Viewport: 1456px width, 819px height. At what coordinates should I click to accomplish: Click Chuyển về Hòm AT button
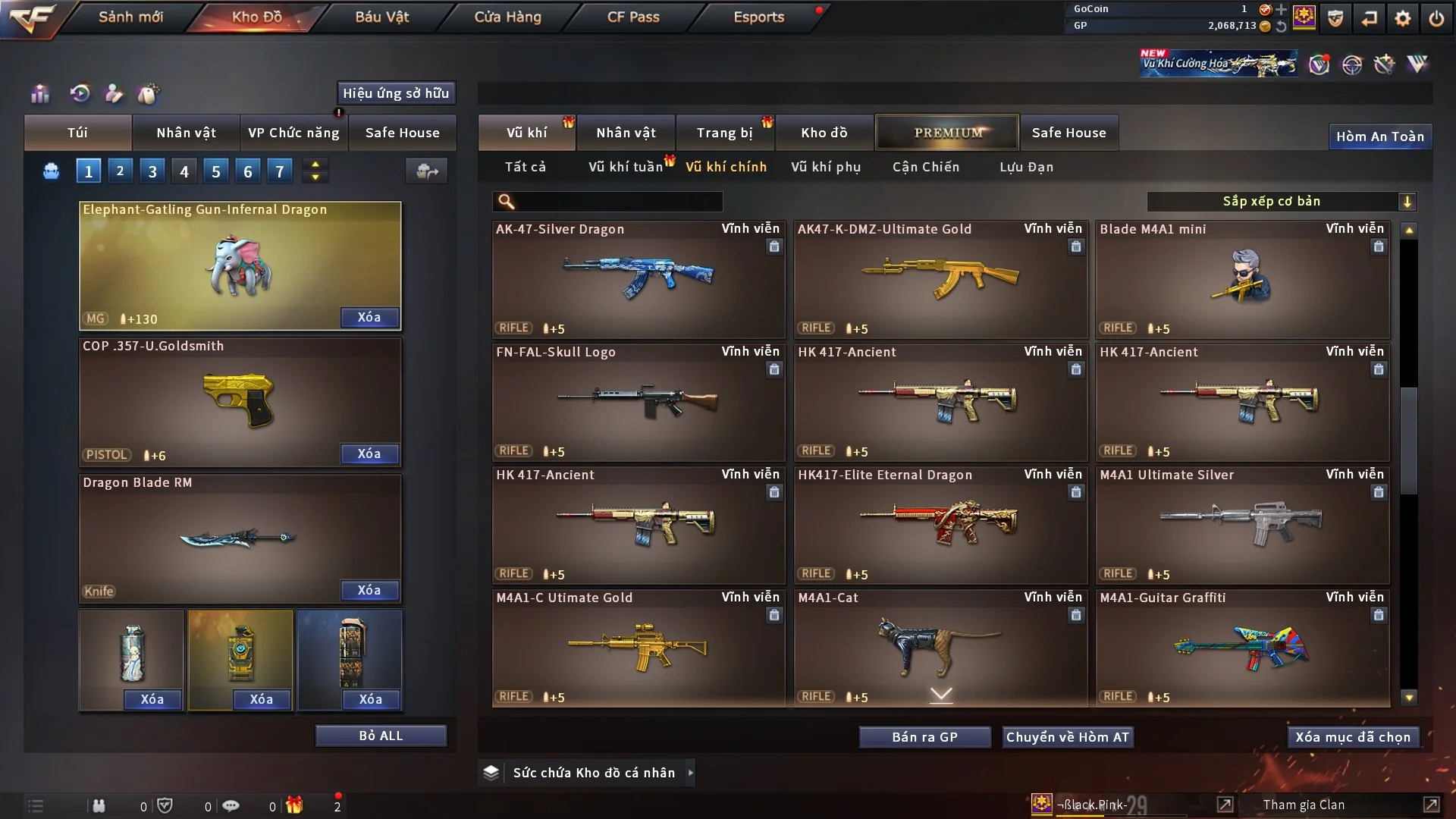click(1068, 737)
